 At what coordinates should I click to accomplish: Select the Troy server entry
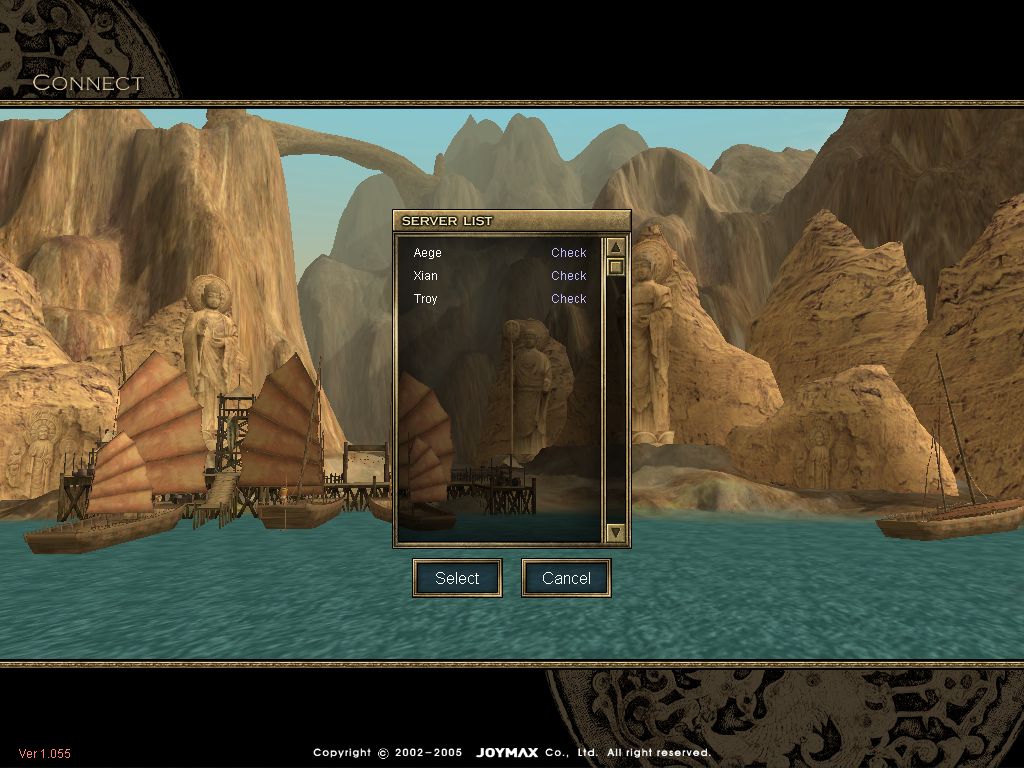[x=426, y=299]
